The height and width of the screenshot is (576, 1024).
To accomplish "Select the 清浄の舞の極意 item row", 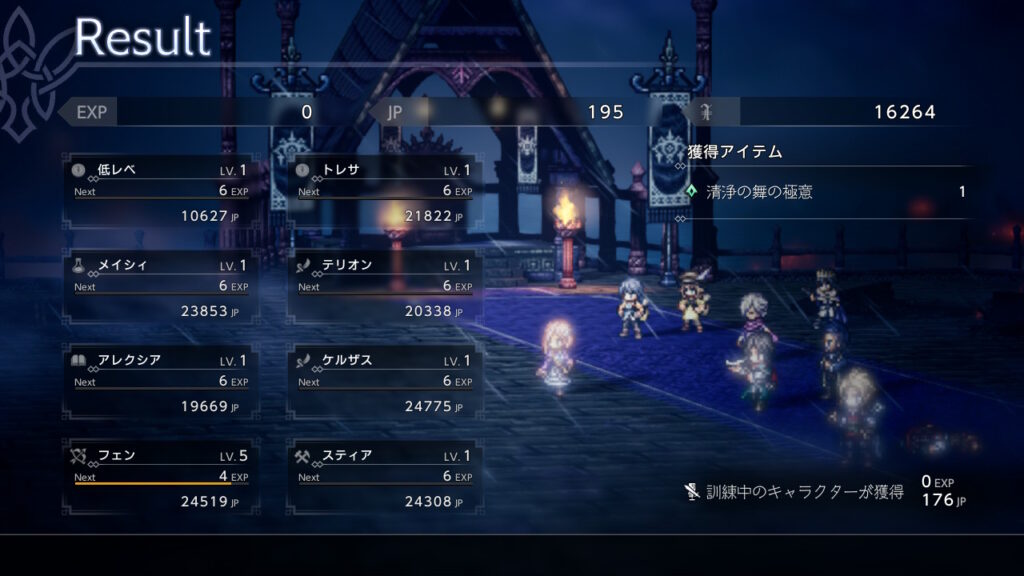I will coord(827,191).
